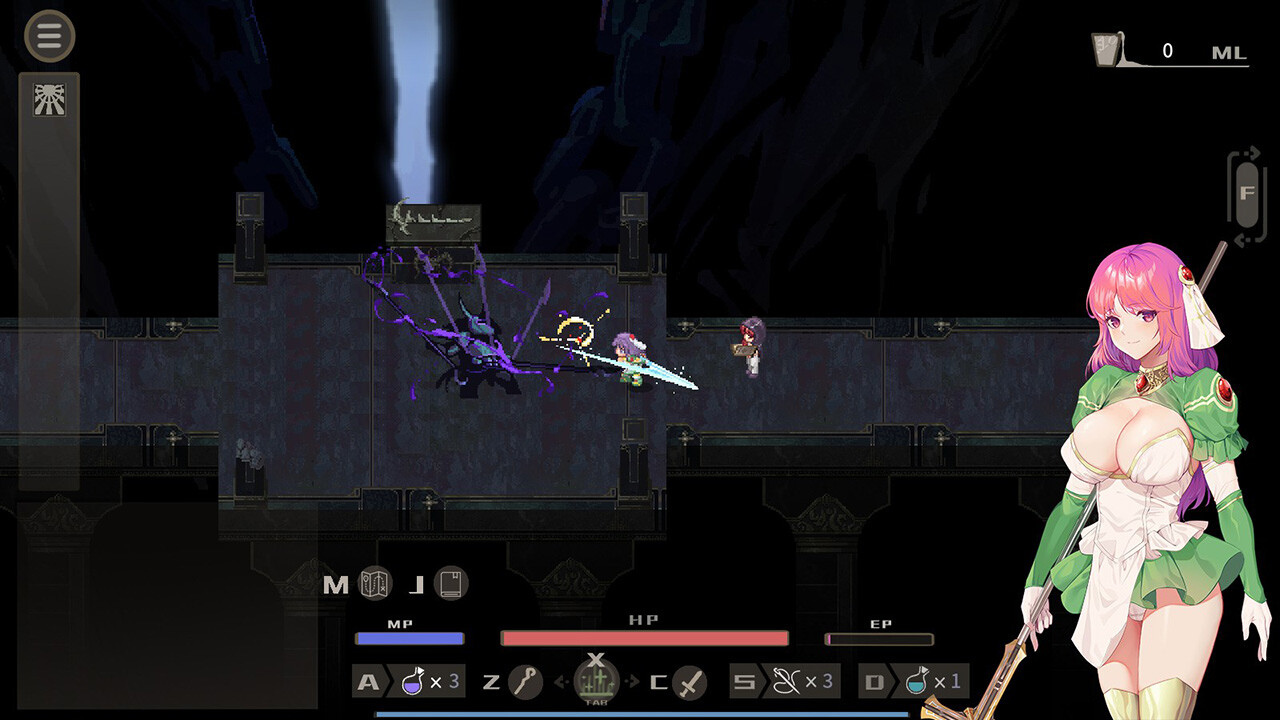Use the teal potion item
1280x720 pixels.
click(x=918, y=682)
